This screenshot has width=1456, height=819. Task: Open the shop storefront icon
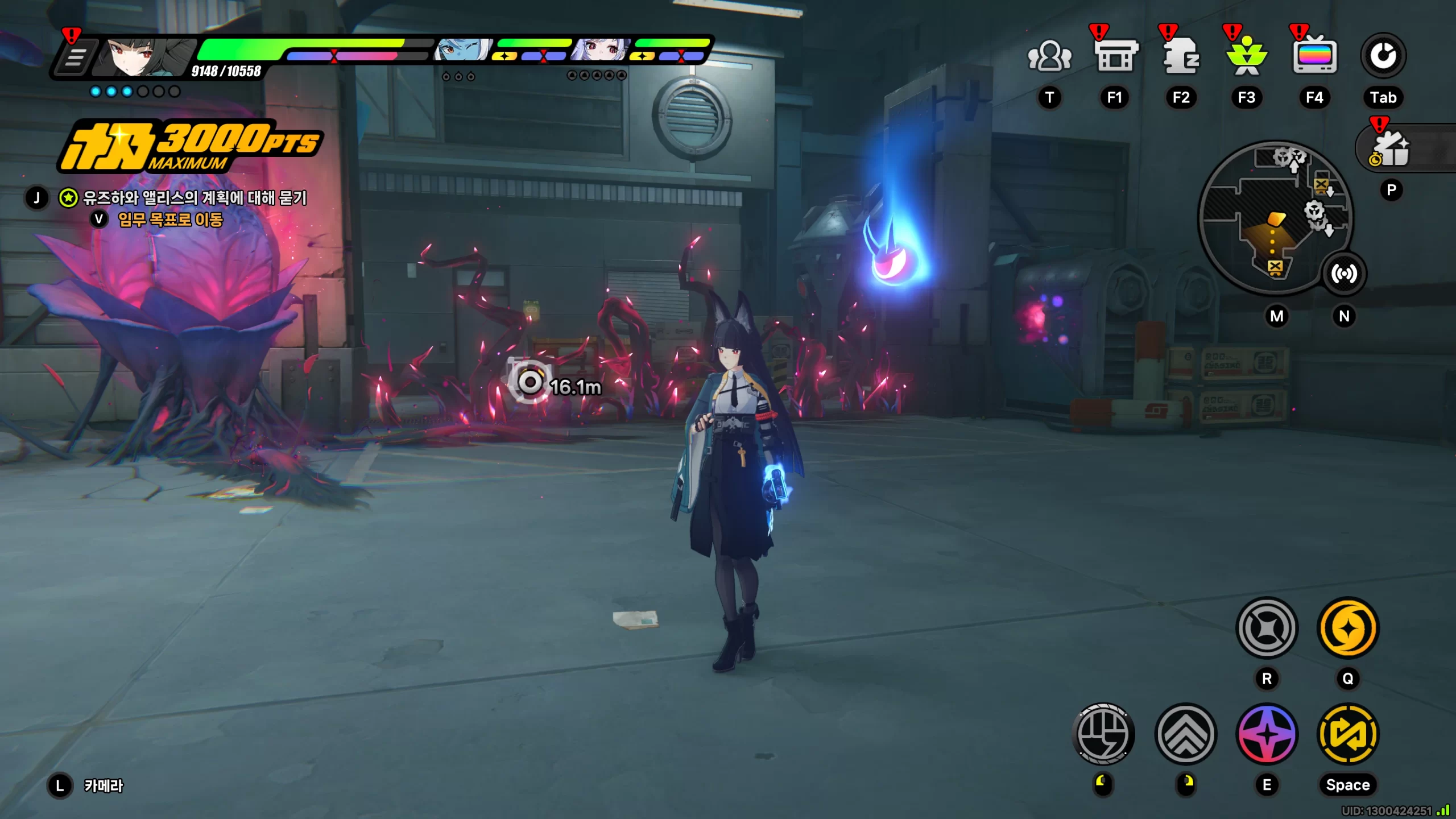pos(1115,56)
